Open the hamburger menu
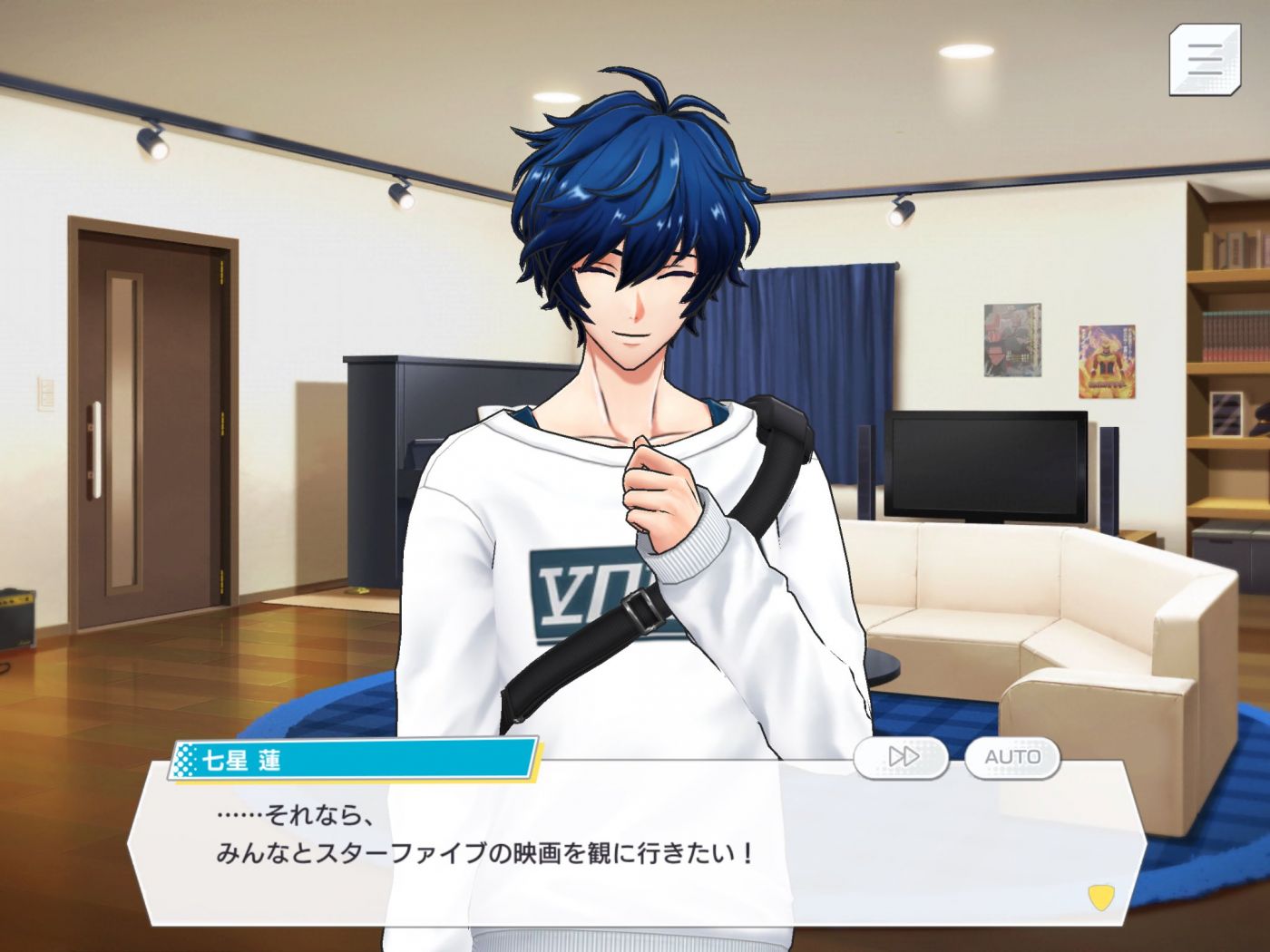Viewport: 1270px width, 952px height. 1204,60
